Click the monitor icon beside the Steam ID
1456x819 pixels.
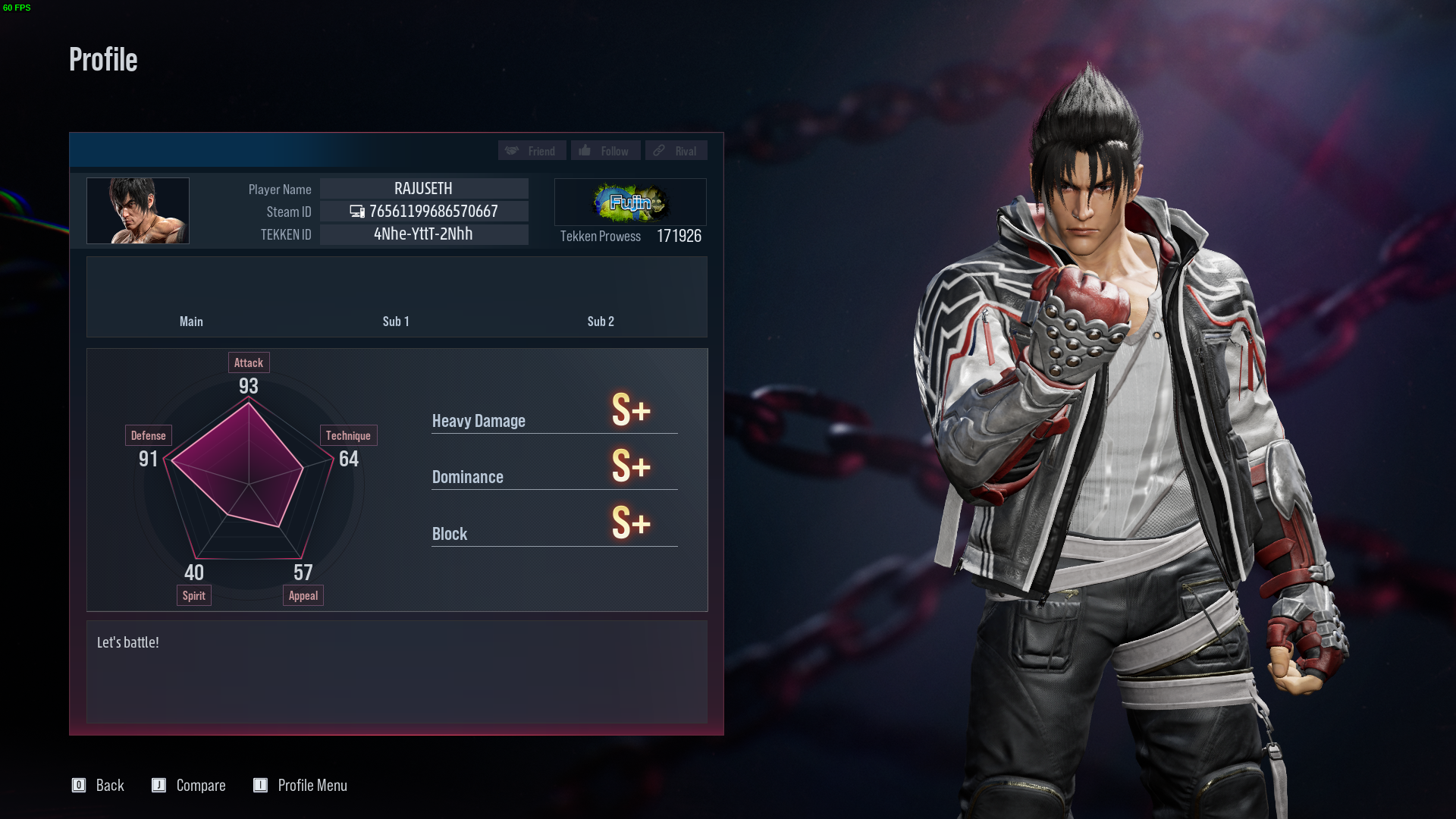pos(356,212)
